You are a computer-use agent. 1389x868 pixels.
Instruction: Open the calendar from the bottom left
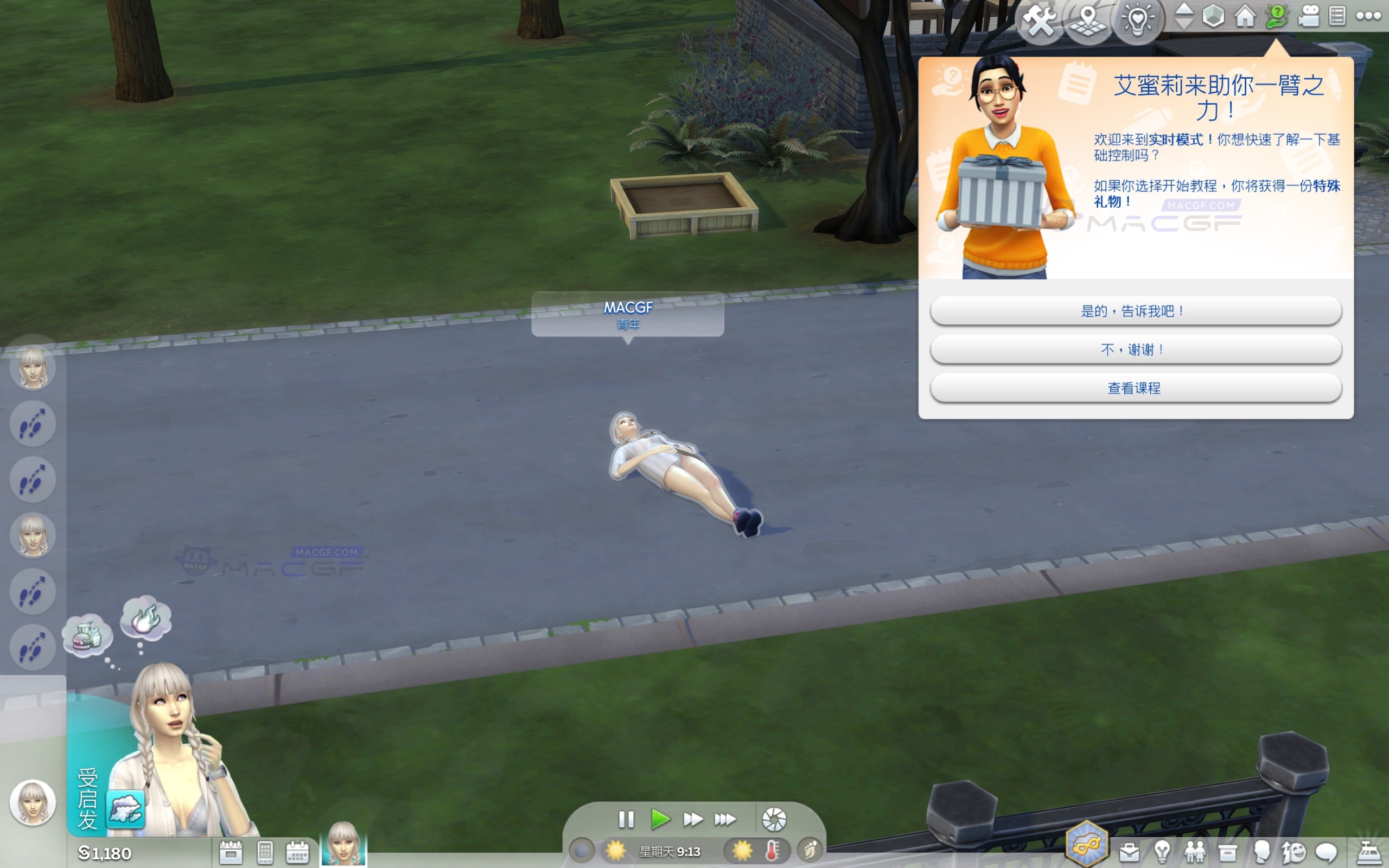(297, 854)
